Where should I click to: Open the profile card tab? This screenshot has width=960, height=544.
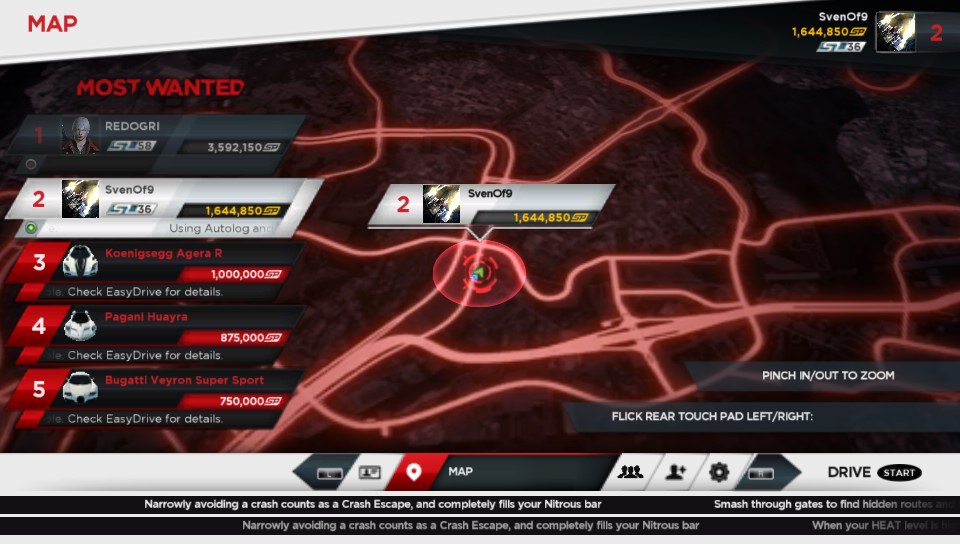370,472
